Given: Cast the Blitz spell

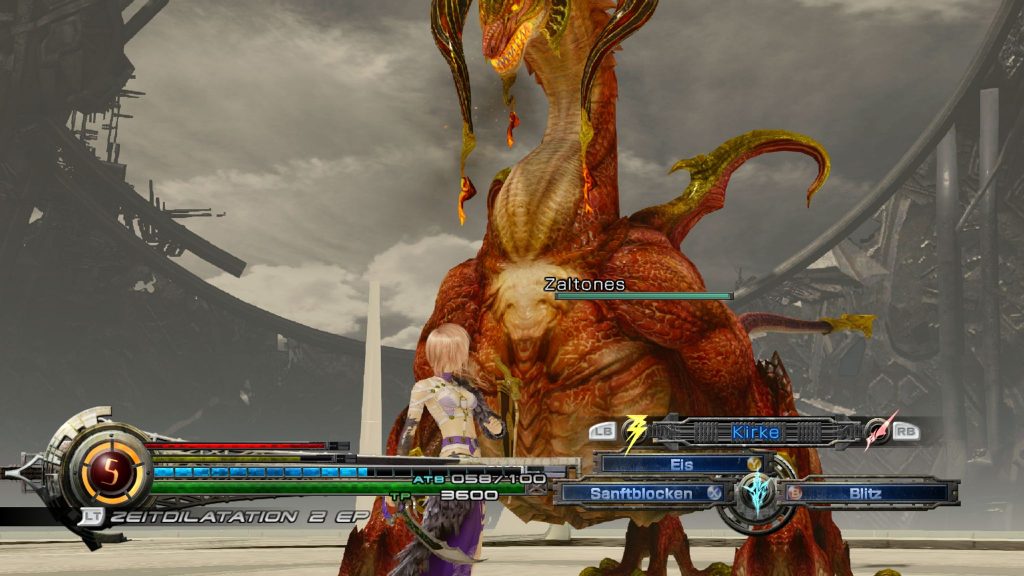Looking at the screenshot, I should 866,493.
